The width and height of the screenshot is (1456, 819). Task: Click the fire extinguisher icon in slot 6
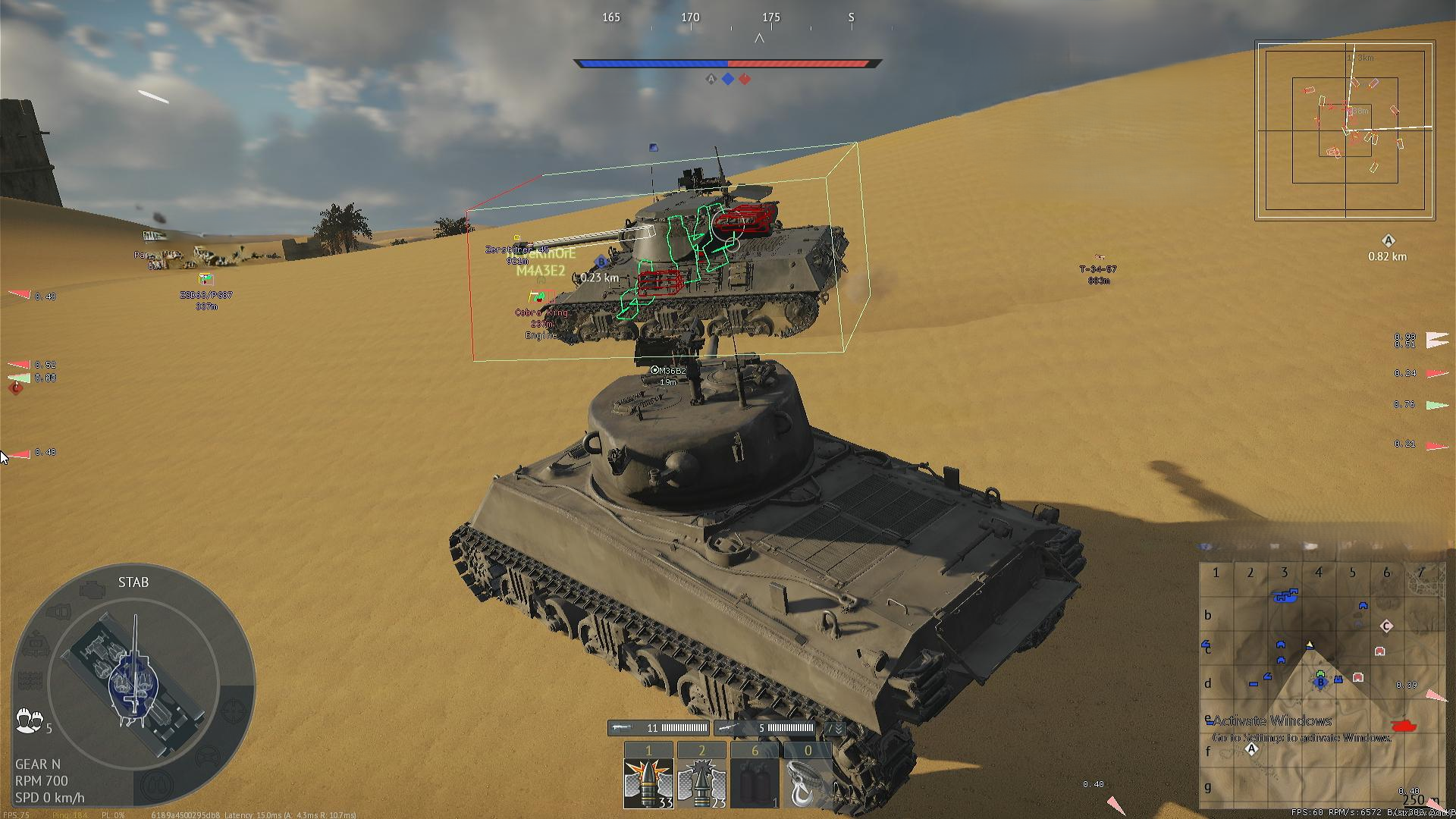[755, 781]
